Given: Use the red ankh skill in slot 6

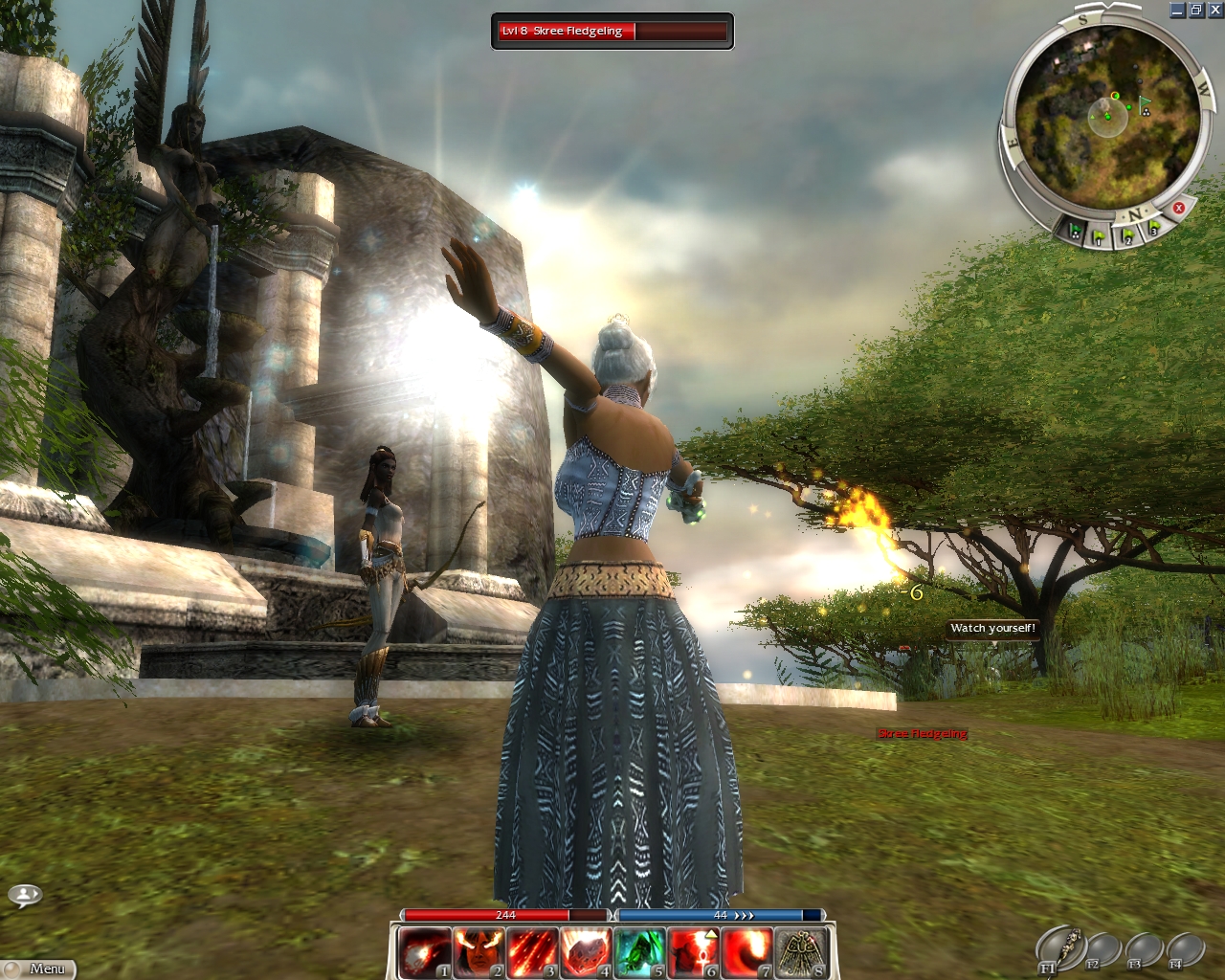Looking at the screenshot, I should click(692, 952).
